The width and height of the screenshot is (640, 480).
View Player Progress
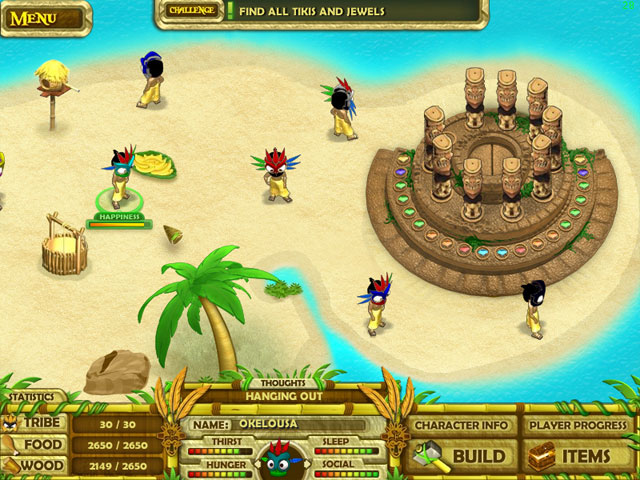(580, 425)
